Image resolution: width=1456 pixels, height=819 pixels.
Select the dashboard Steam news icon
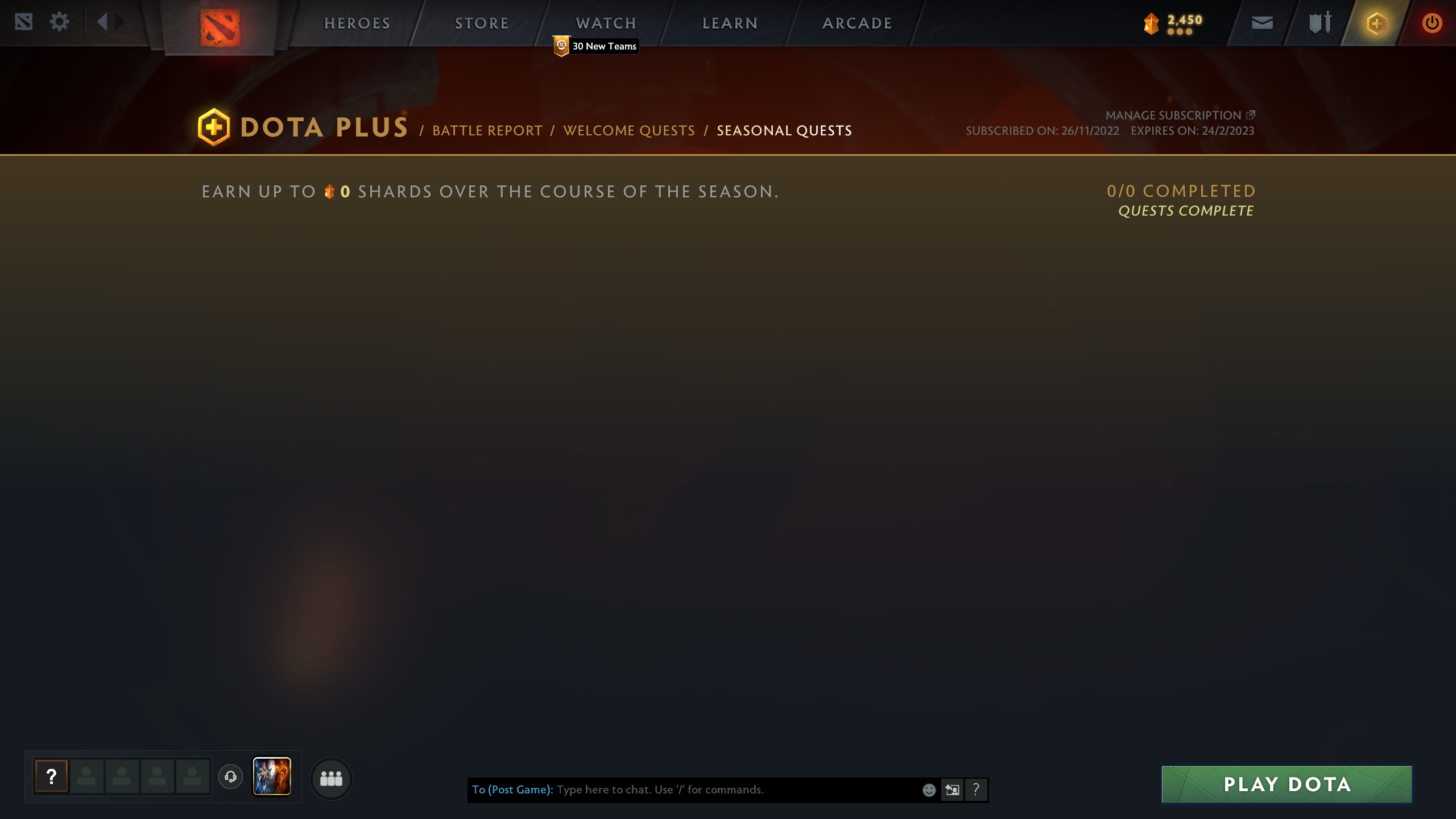pos(23,22)
